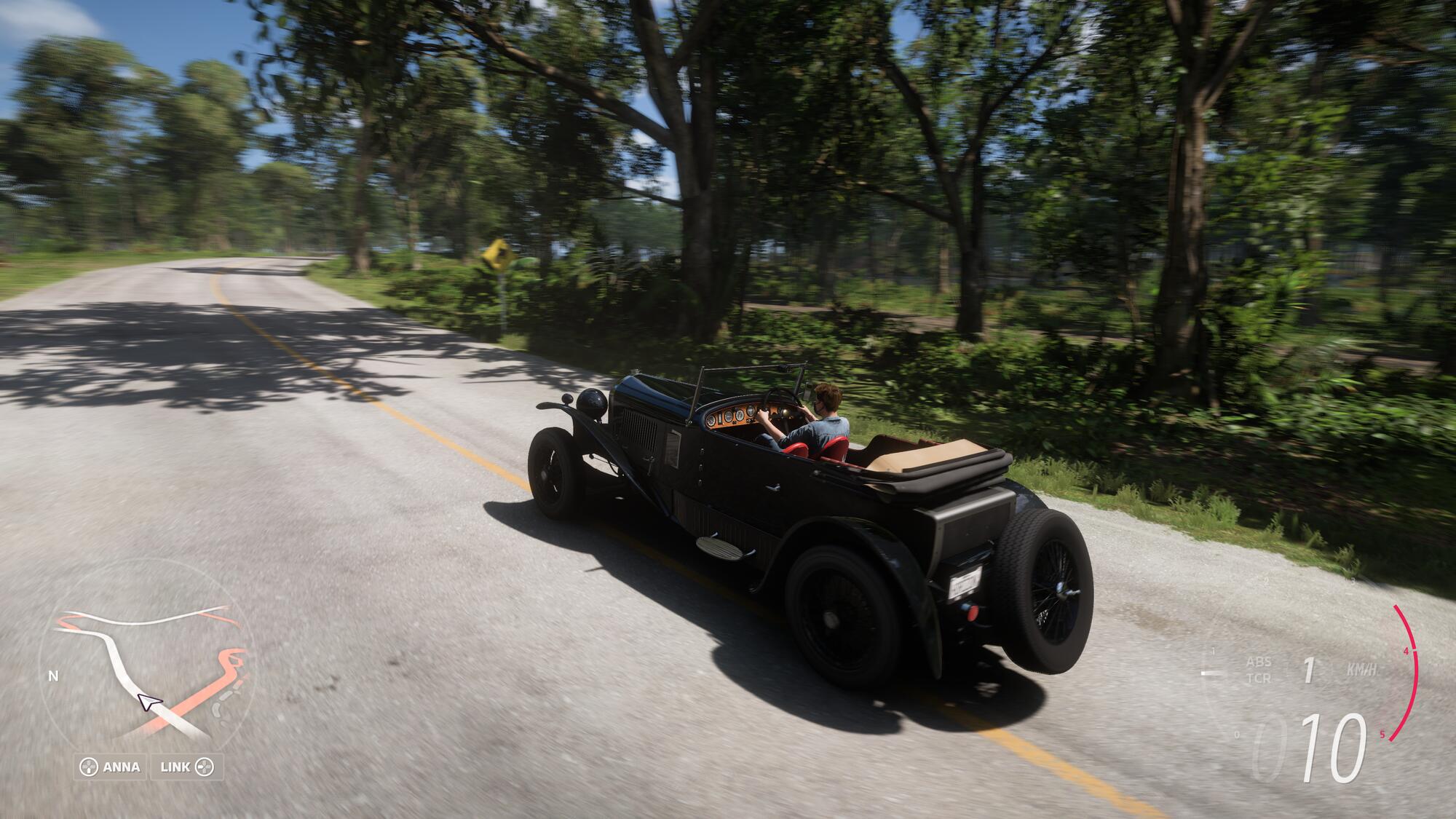This screenshot has height=819, width=1456.
Task: Activate the ANNA assistant
Action: click(111, 767)
